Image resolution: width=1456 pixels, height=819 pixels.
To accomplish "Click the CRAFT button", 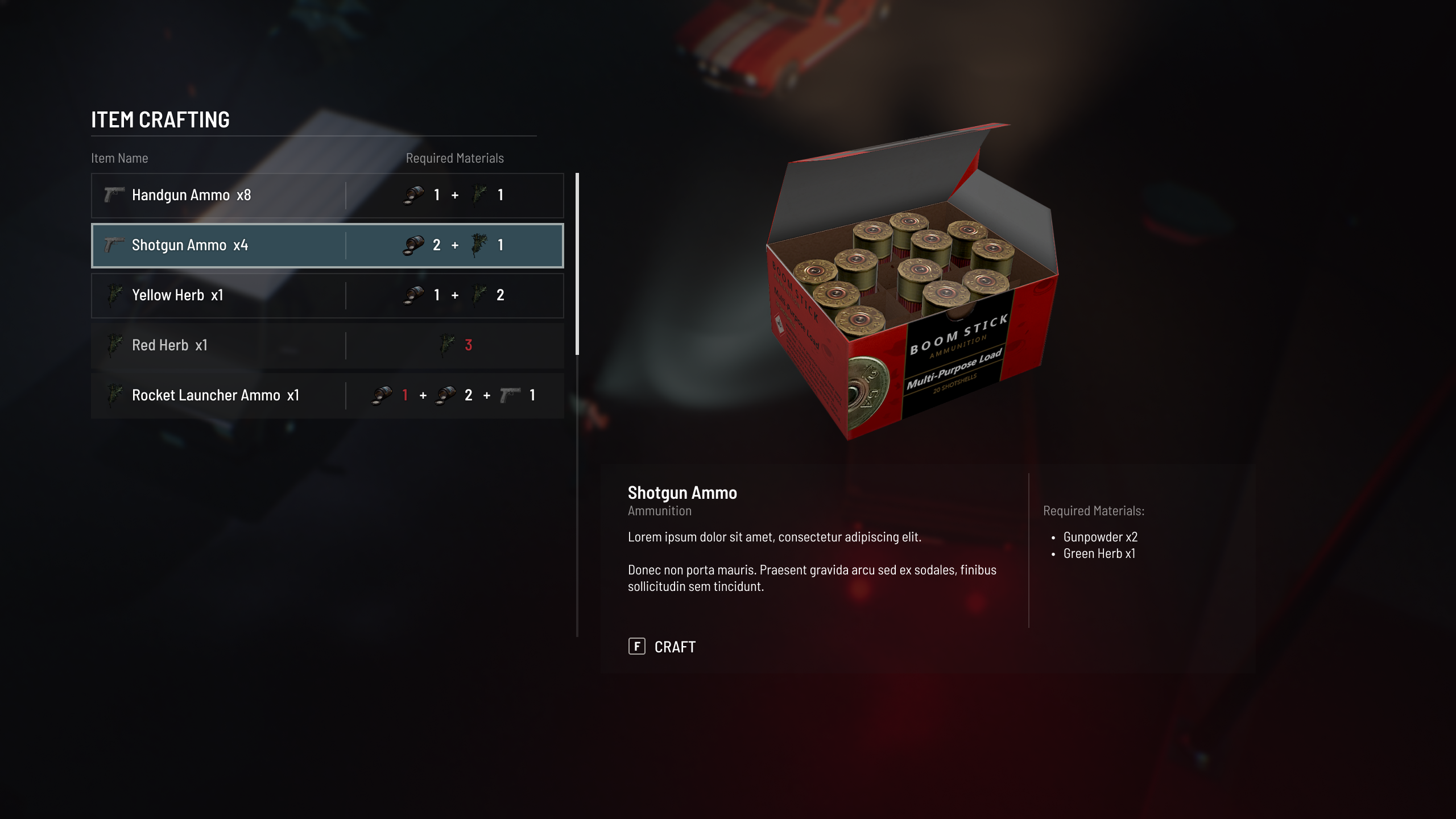I will pos(662,647).
